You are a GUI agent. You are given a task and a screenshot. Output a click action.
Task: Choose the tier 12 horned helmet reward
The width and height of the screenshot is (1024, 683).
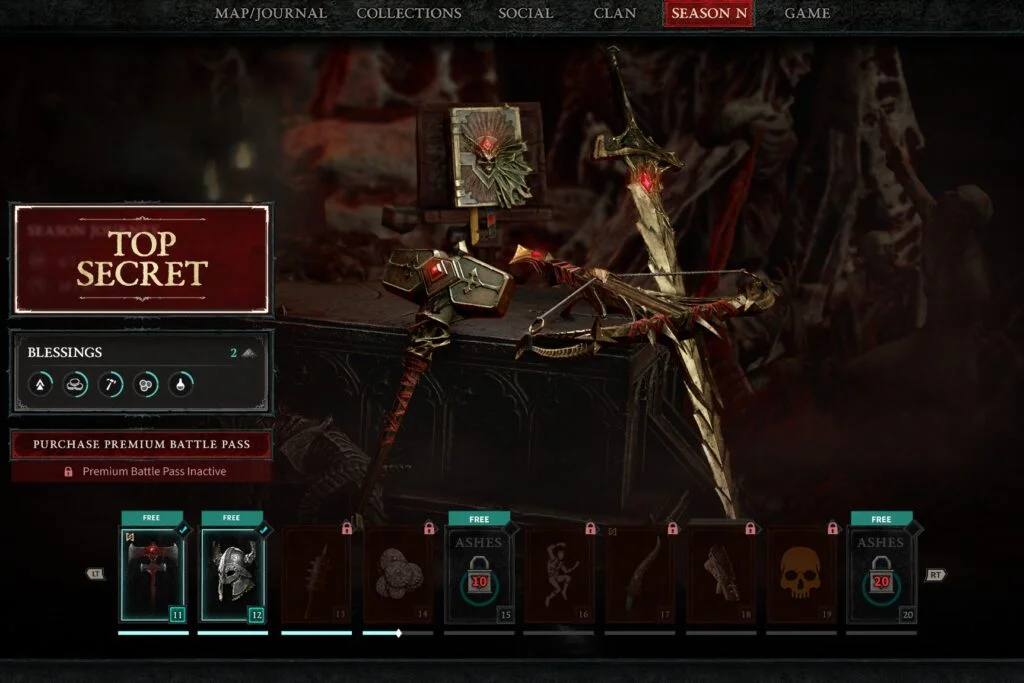[x=233, y=575]
